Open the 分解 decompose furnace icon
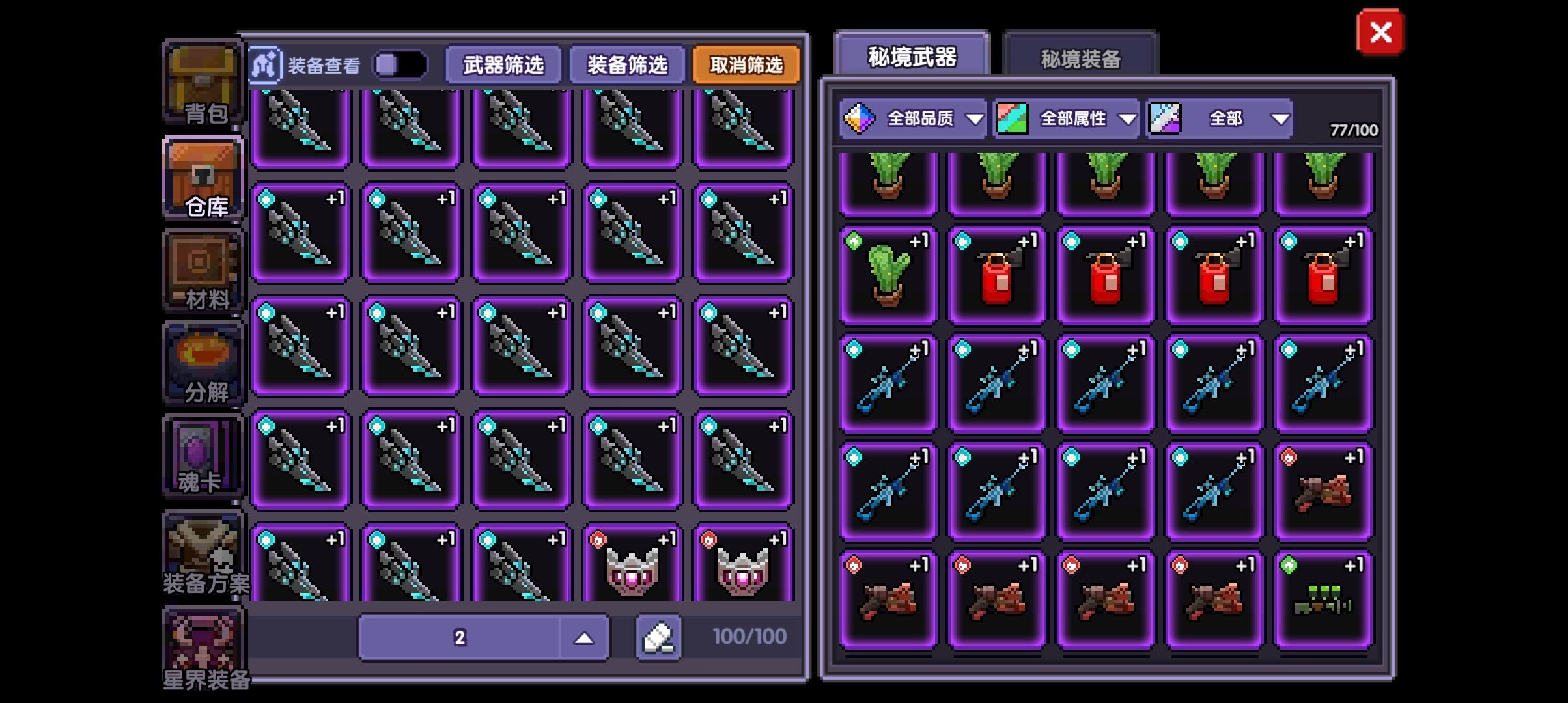The image size is (1568, 703). click(202, 363)
